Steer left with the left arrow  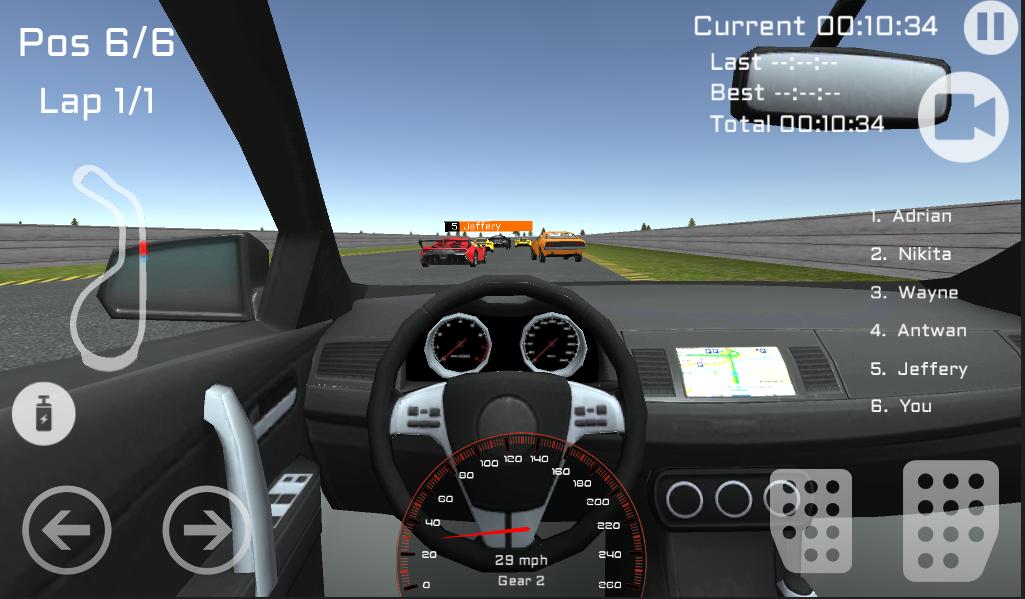[x=66, y=530]
